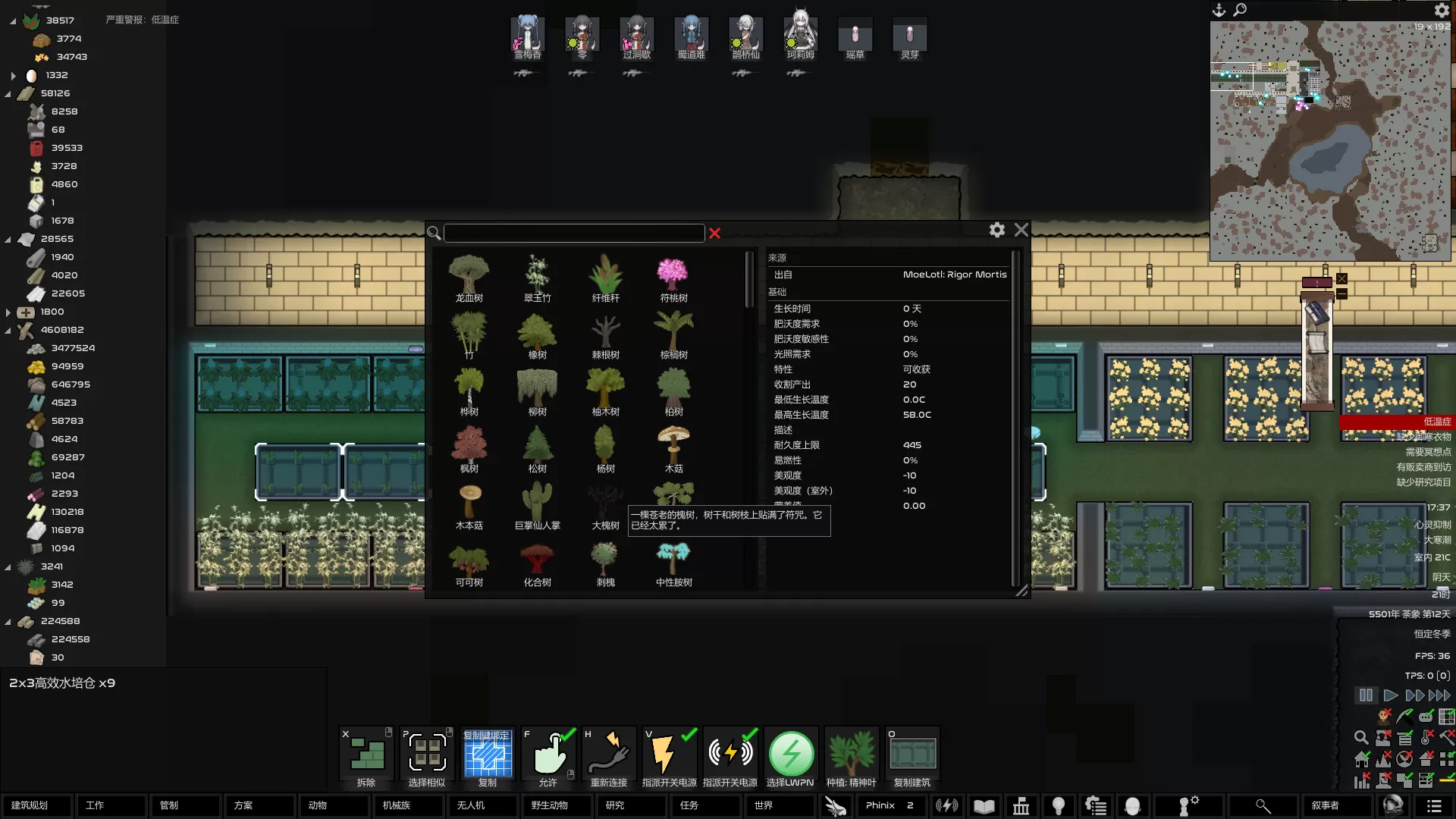Viewport: 1456px width, 819px height.
Task: Select the 龙血树 plant tile
Action: tap(469, 278)
